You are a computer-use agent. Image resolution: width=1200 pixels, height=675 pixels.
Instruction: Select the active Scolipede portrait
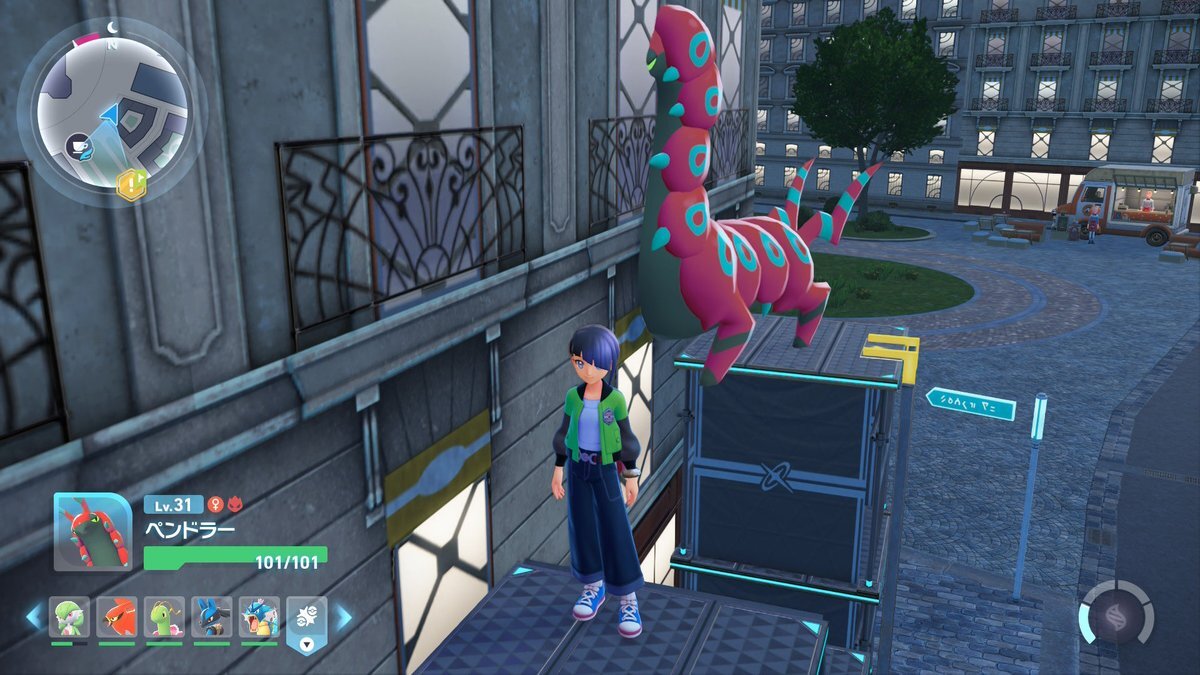click(x=92, y=532)
